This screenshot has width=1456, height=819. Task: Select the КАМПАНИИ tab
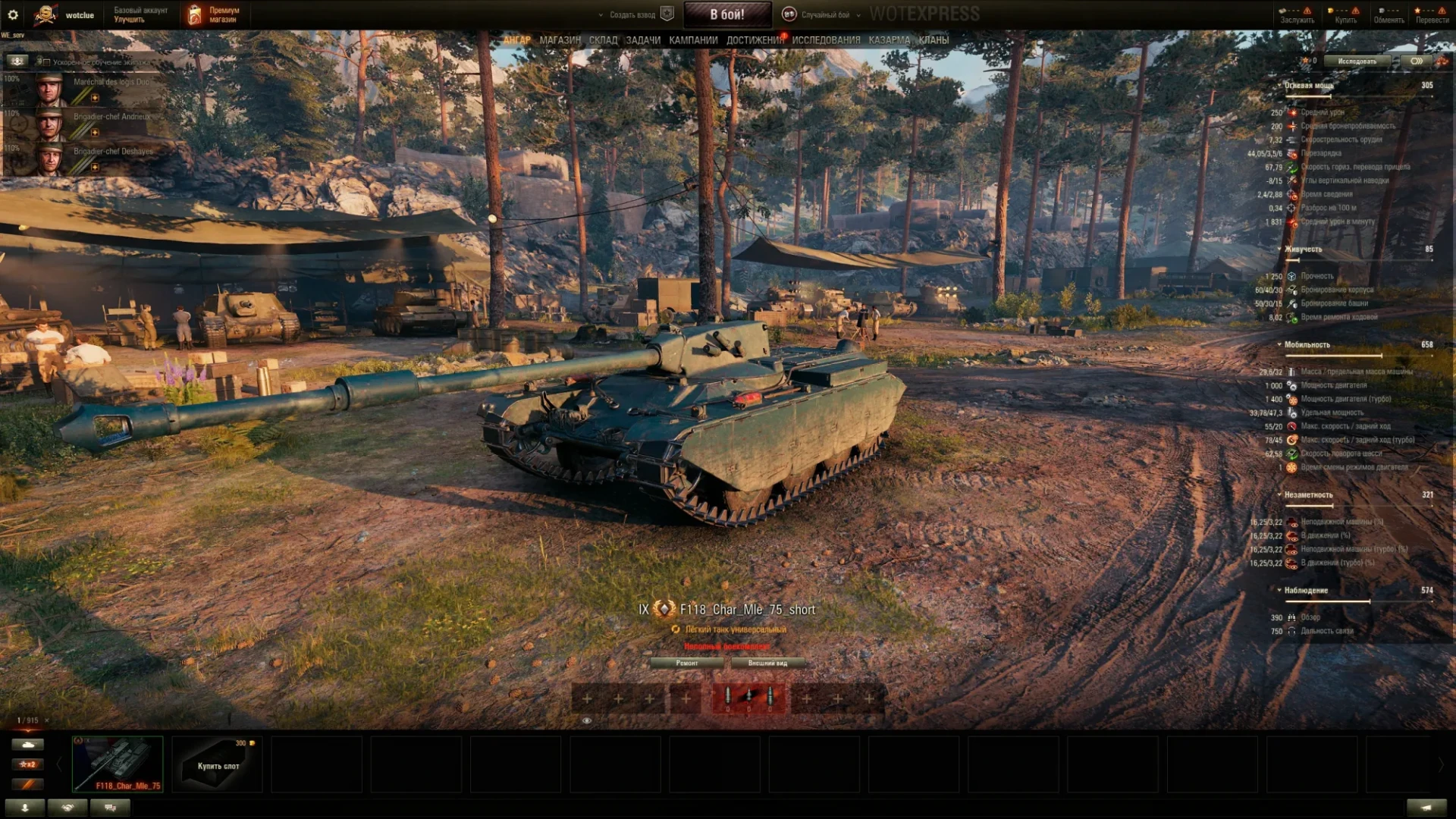tap(693, 40)
